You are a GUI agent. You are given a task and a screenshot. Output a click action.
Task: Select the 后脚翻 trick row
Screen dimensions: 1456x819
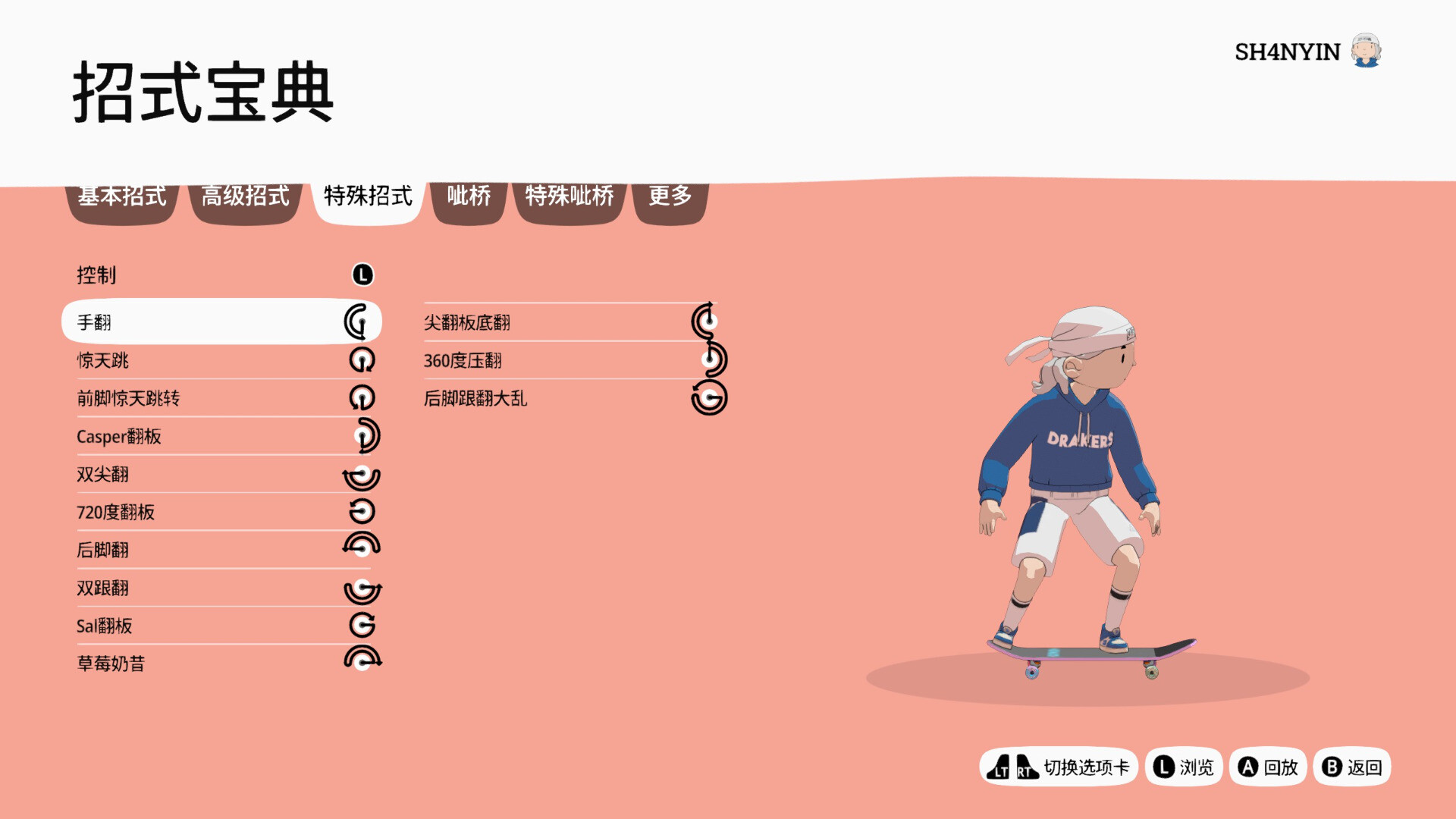click(221, 550)
